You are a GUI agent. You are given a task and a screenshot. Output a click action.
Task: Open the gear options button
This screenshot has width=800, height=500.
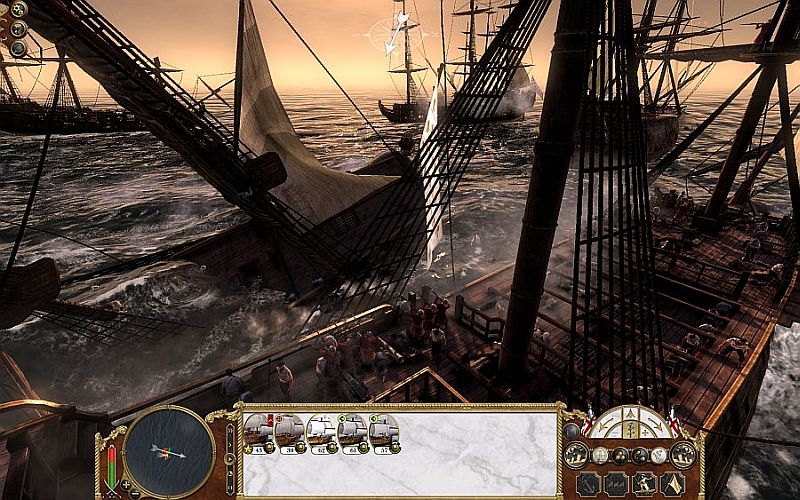[18, 9]
